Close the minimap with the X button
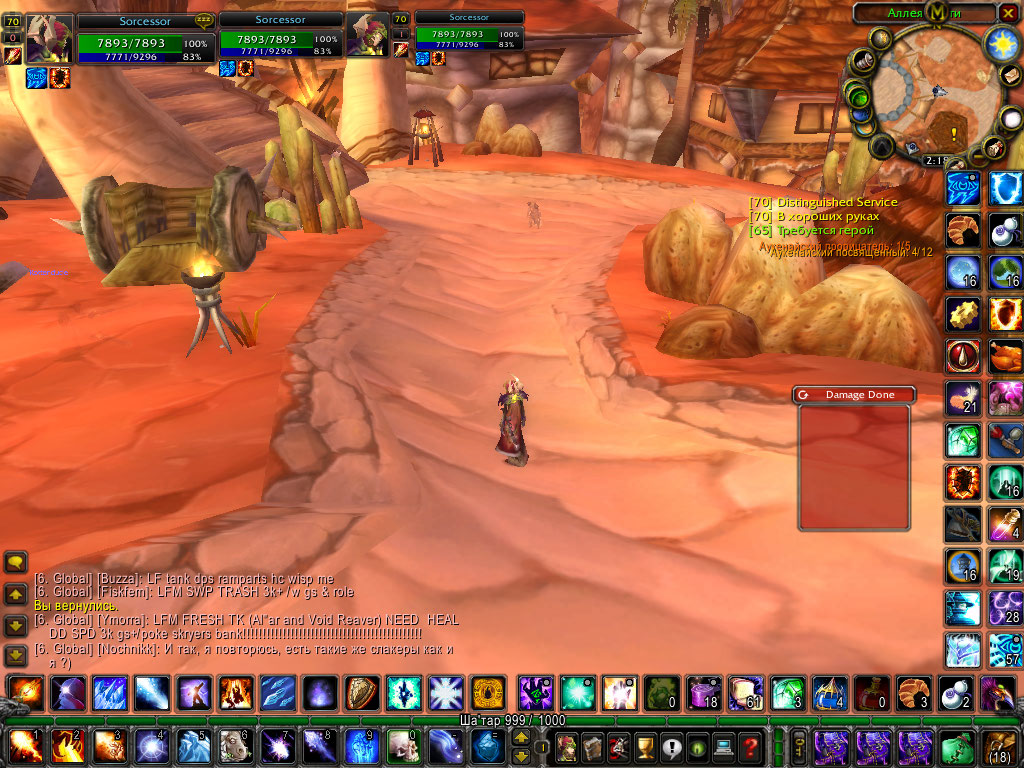Screen dimensions: 1024x768 1008,13
